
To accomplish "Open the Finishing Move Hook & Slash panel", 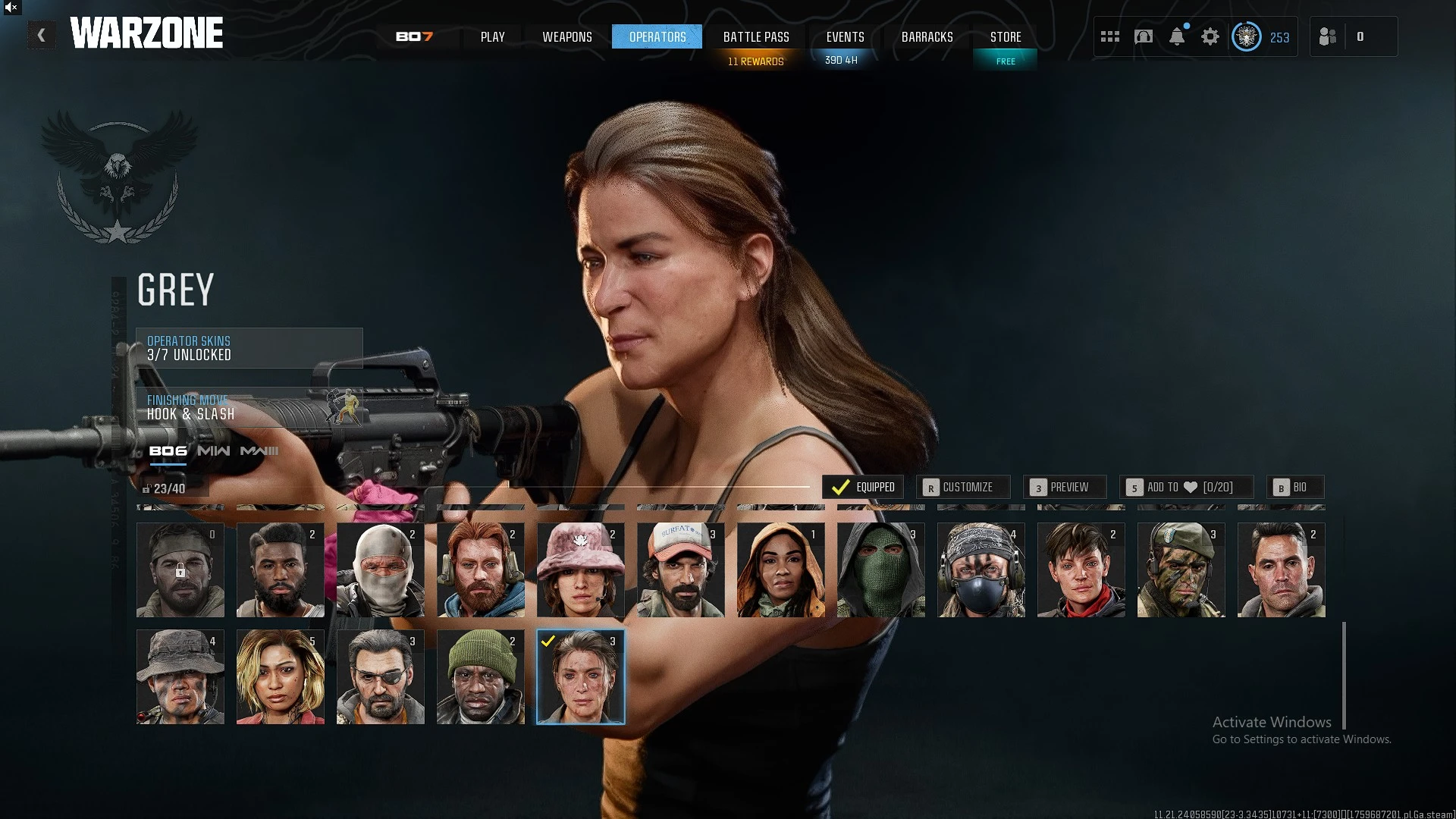I will (x=249, y=407).
